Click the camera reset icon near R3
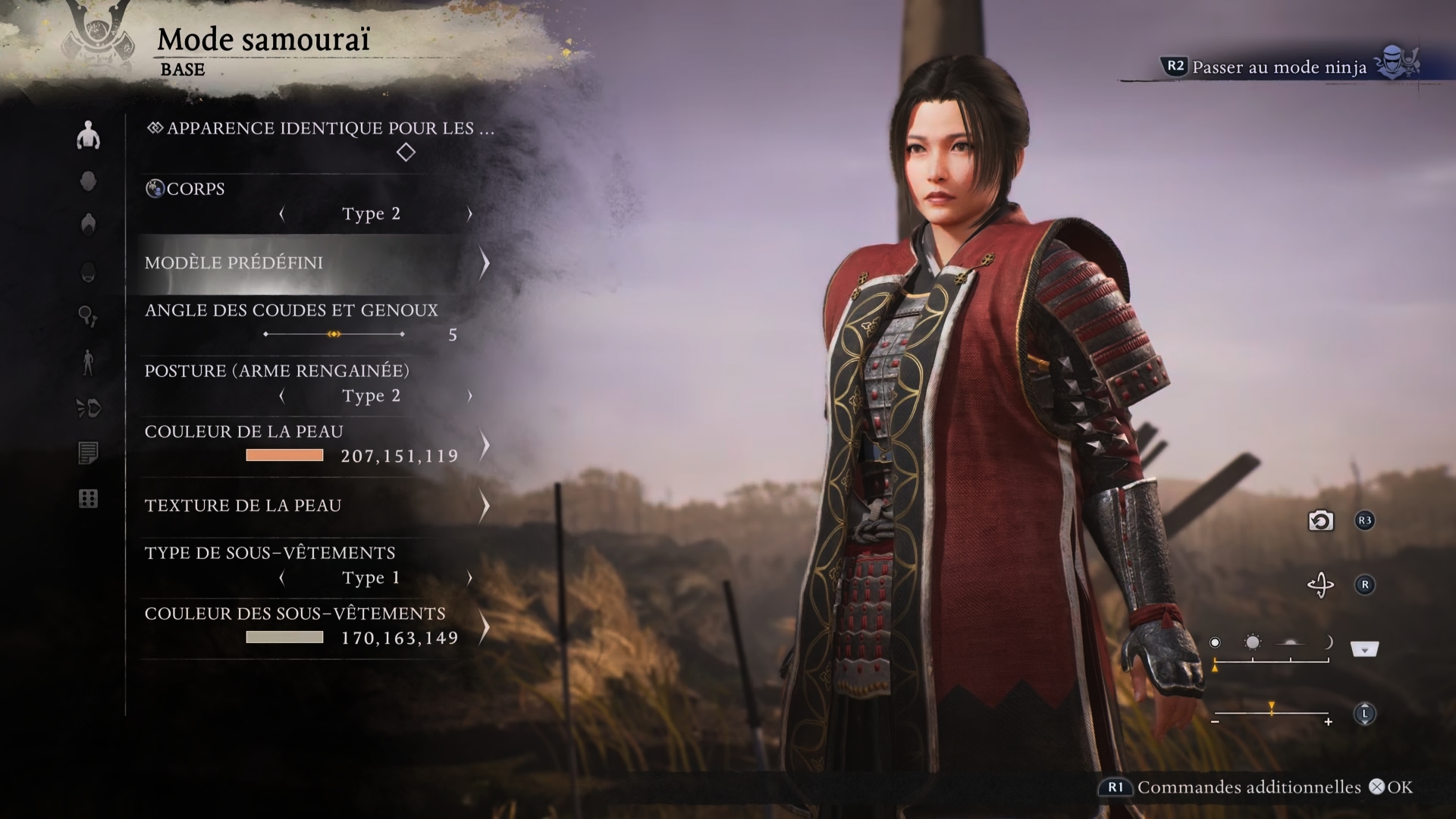1456x819 pixels. click(x=1319, y=522)
